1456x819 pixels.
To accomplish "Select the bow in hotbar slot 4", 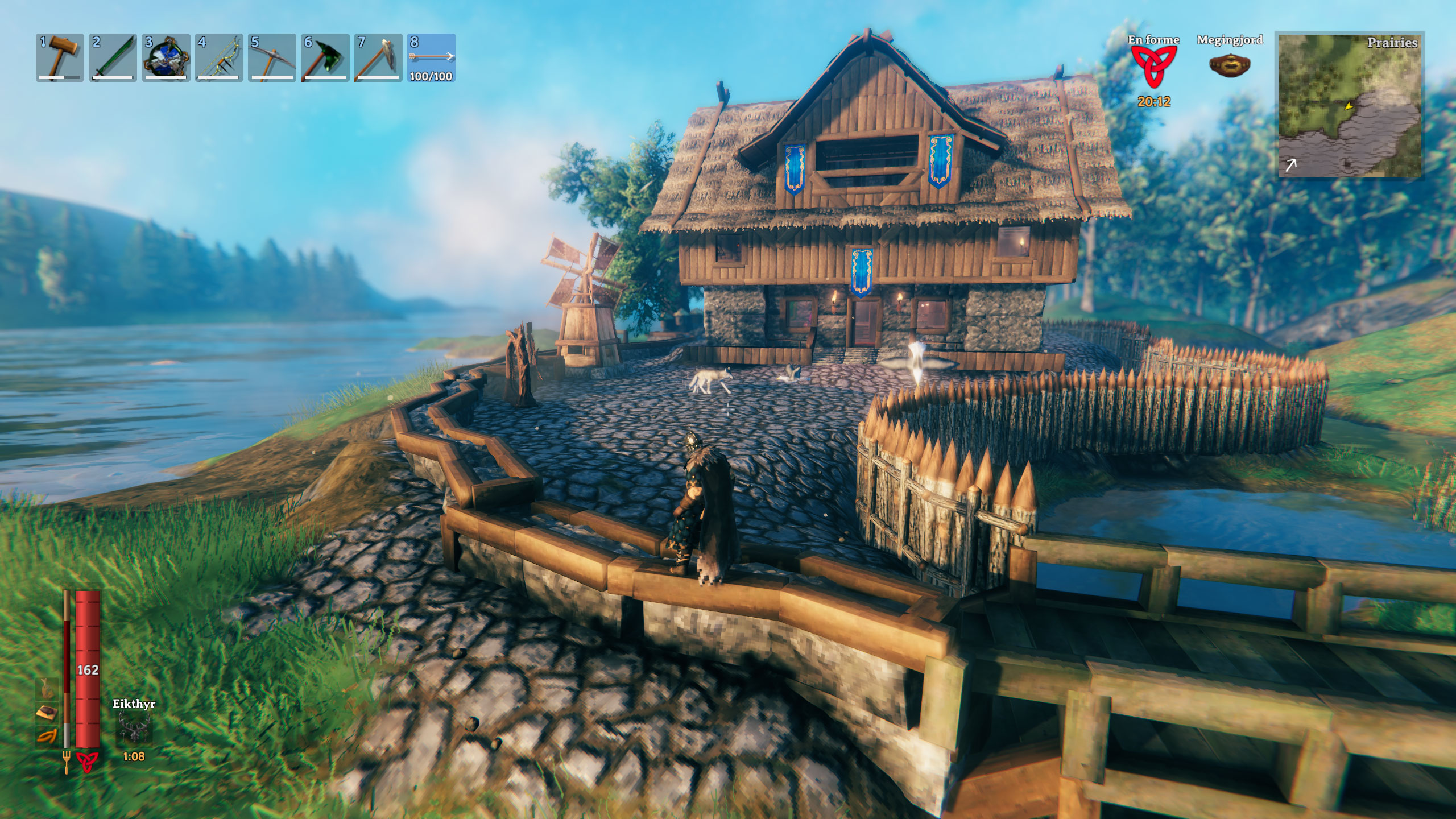I will pos(219,57).
